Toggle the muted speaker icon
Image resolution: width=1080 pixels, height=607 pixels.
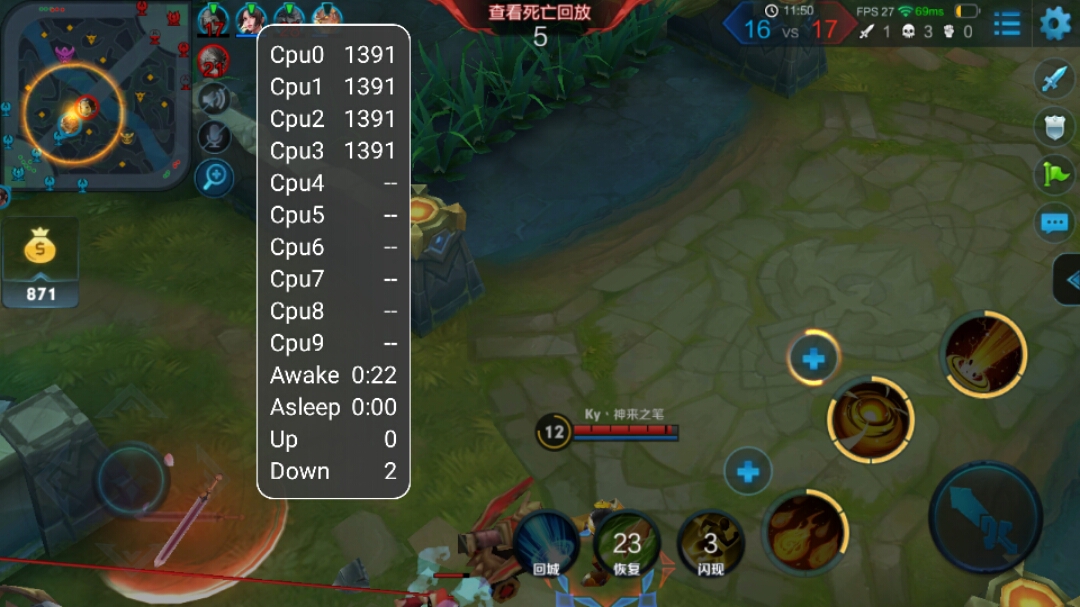(214, 99)
